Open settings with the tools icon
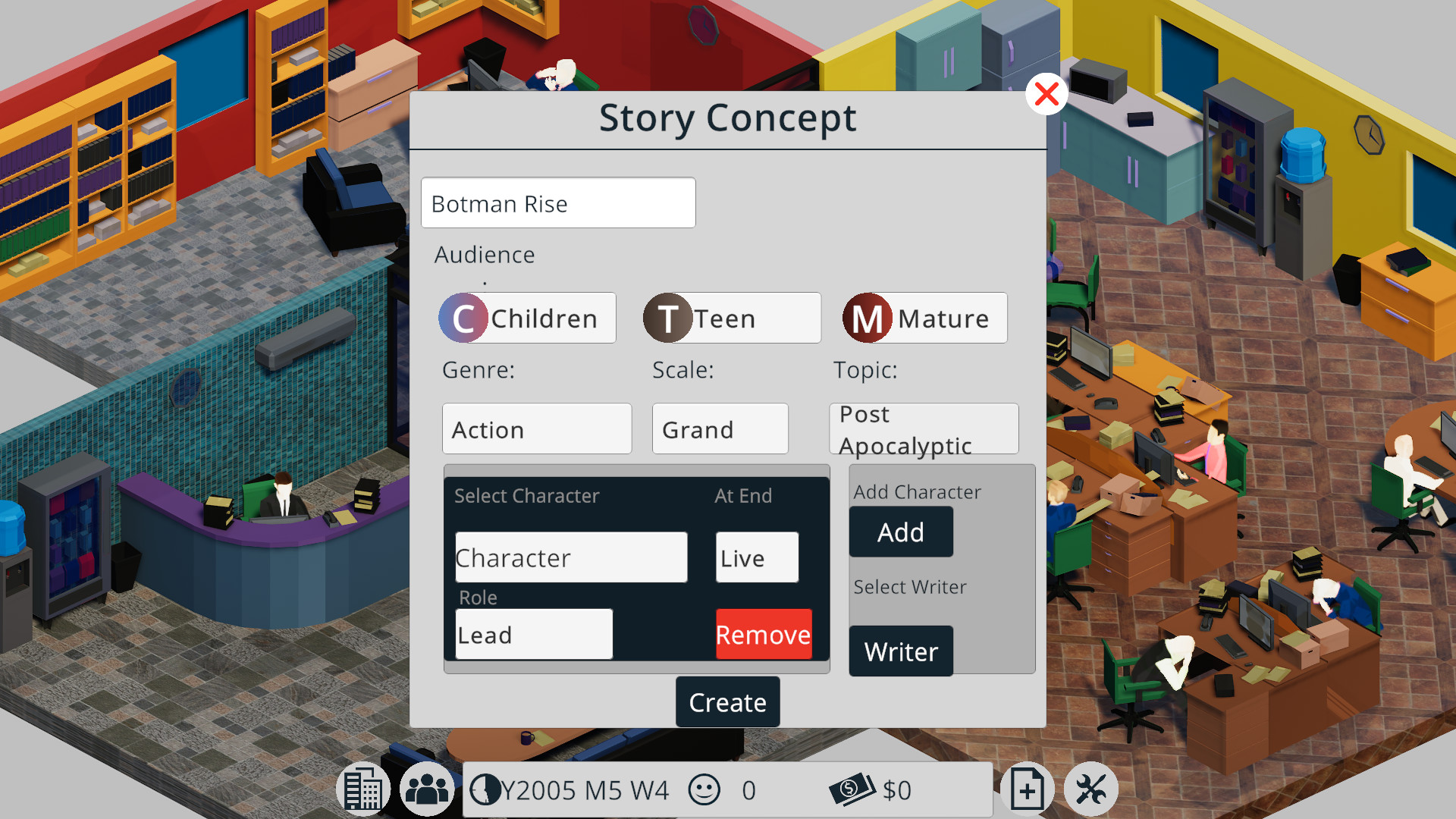 pyautogui.click(x=1092, y=789)
